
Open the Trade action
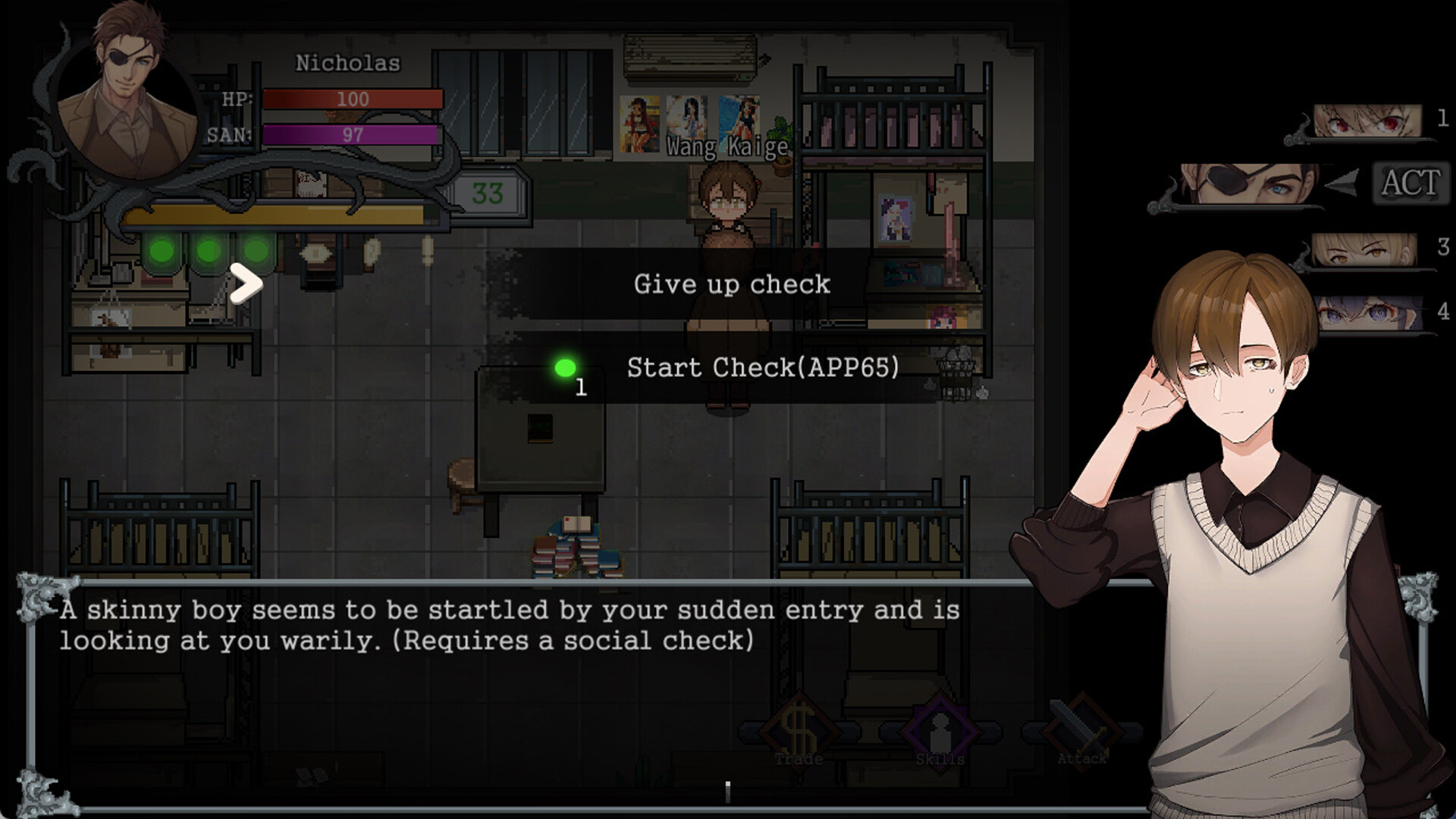point(799,733)
